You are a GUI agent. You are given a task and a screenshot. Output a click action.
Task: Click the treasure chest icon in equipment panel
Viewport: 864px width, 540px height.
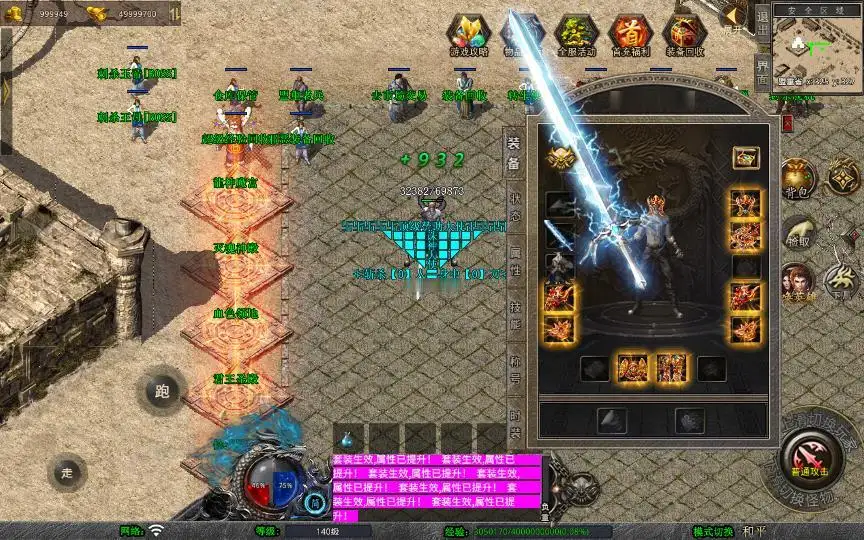click(x=744, y=157)
